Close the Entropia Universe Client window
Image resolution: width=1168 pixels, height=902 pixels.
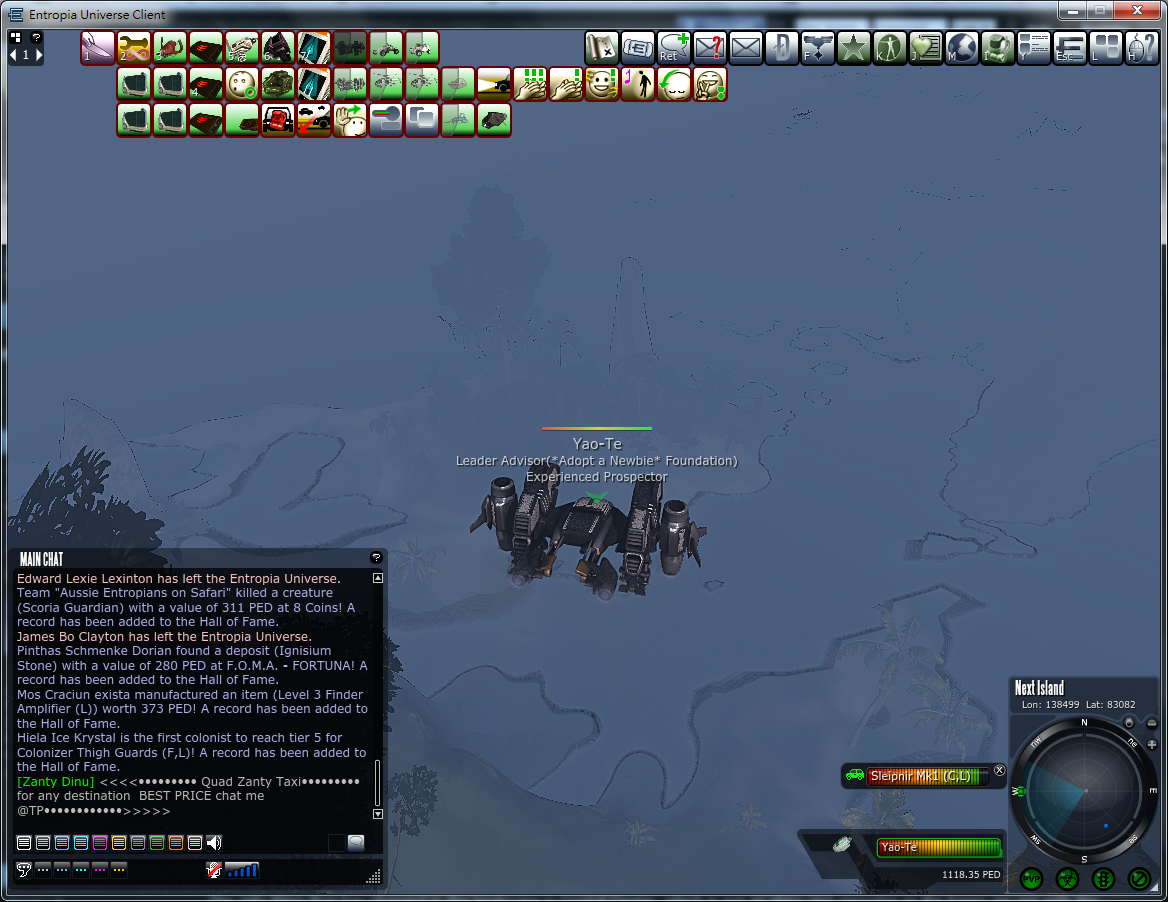click(1139, 11)
